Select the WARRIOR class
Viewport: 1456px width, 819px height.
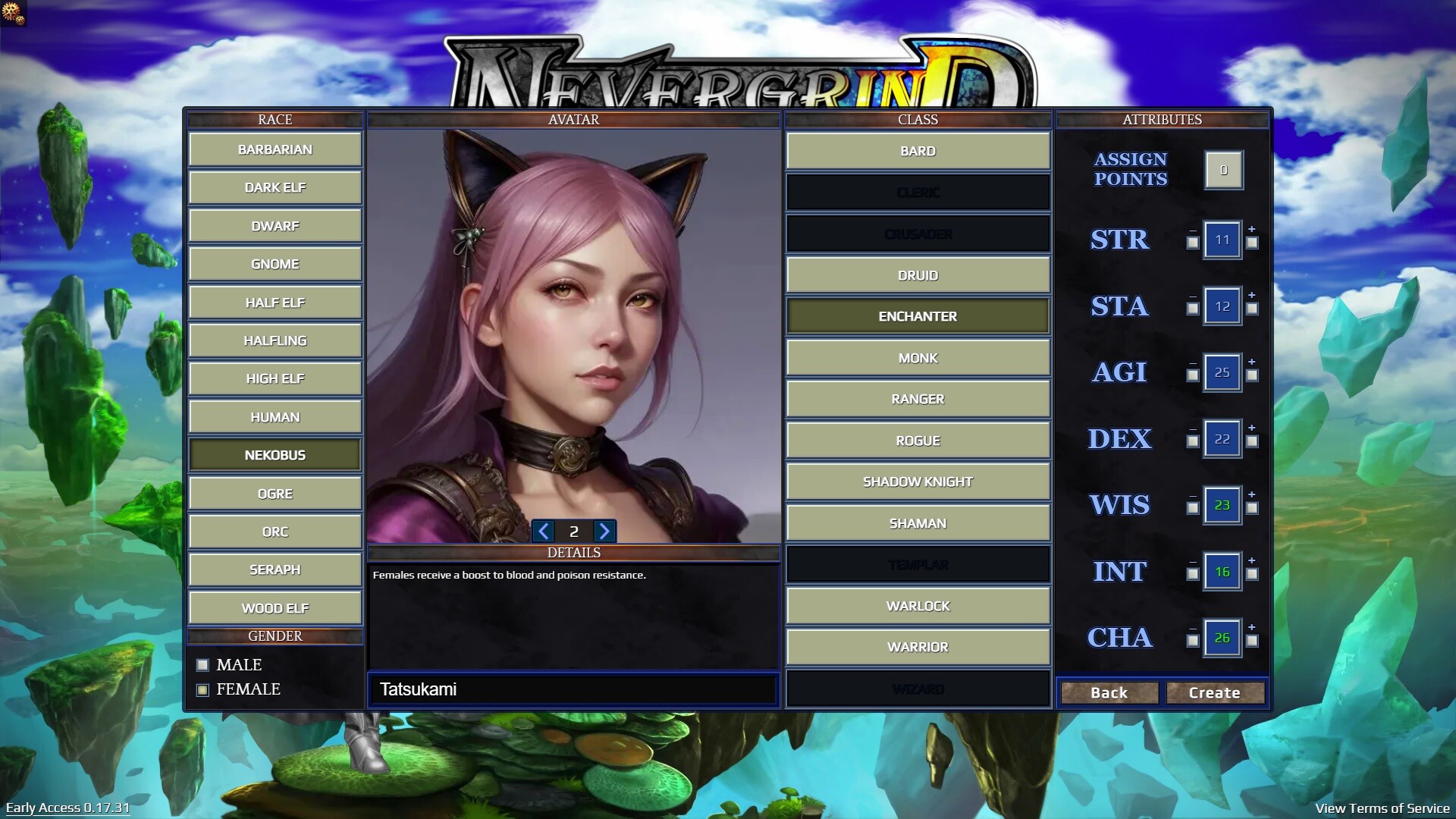tap(918, 646)
